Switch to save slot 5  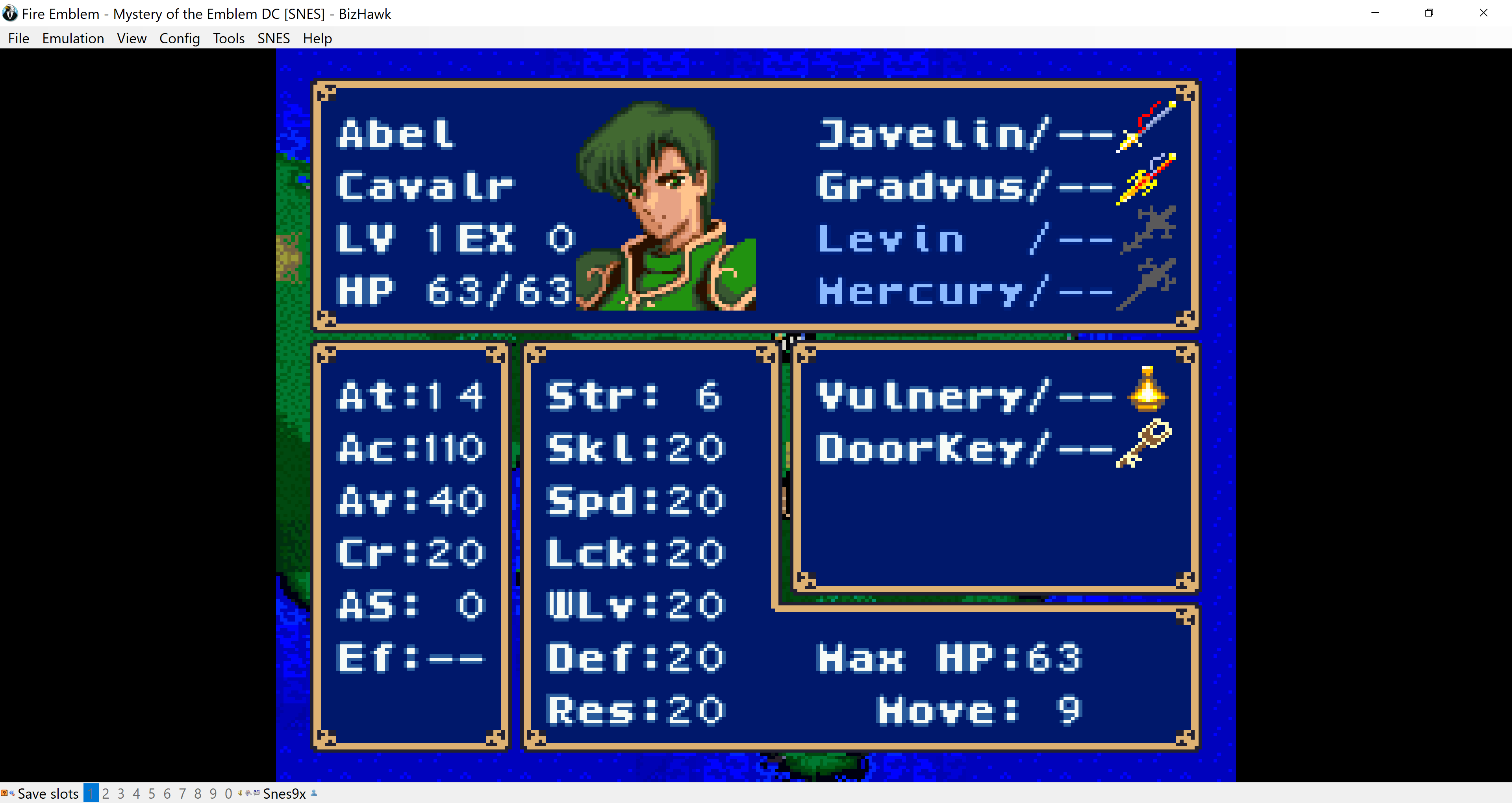coord(152,794)
